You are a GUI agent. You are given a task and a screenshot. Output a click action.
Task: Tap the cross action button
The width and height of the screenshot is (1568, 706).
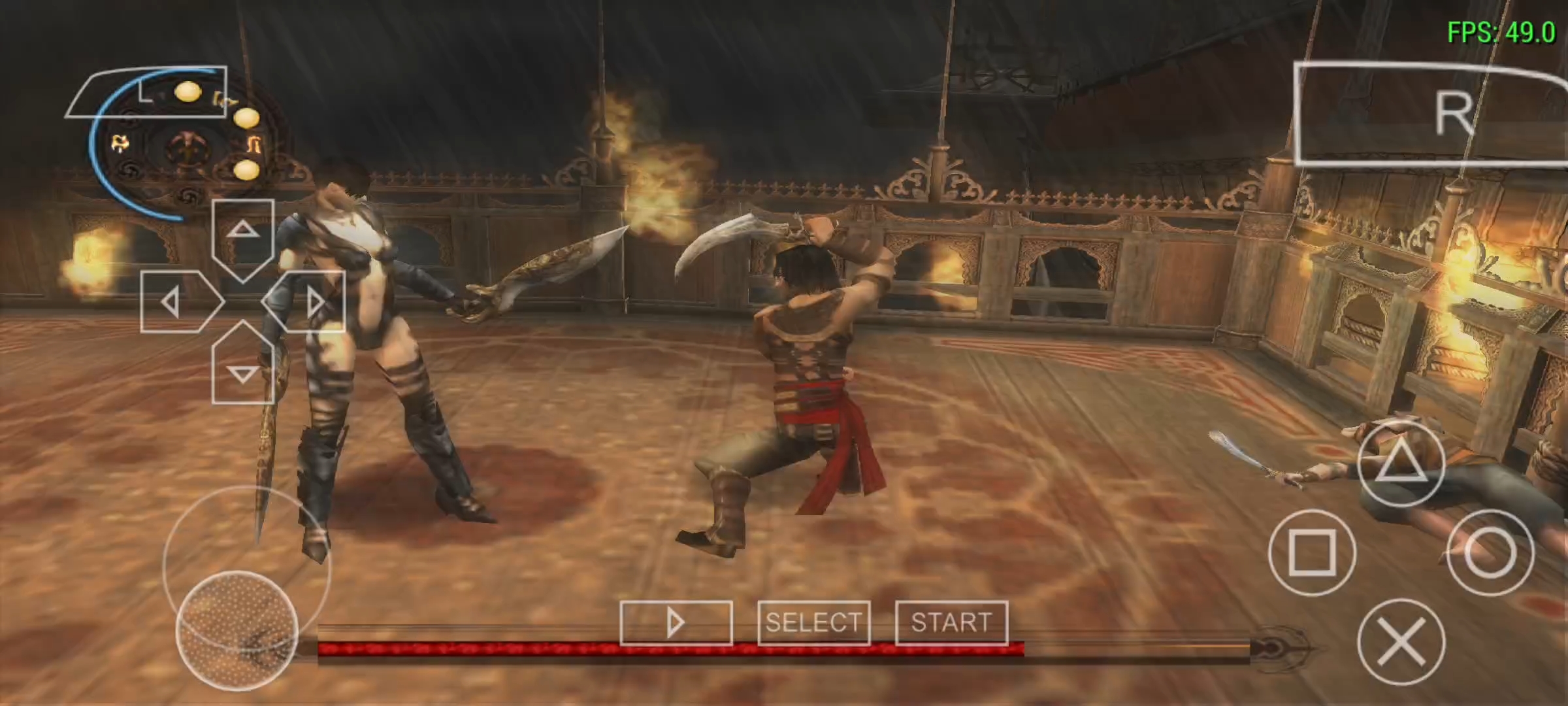click(1401, 642)
